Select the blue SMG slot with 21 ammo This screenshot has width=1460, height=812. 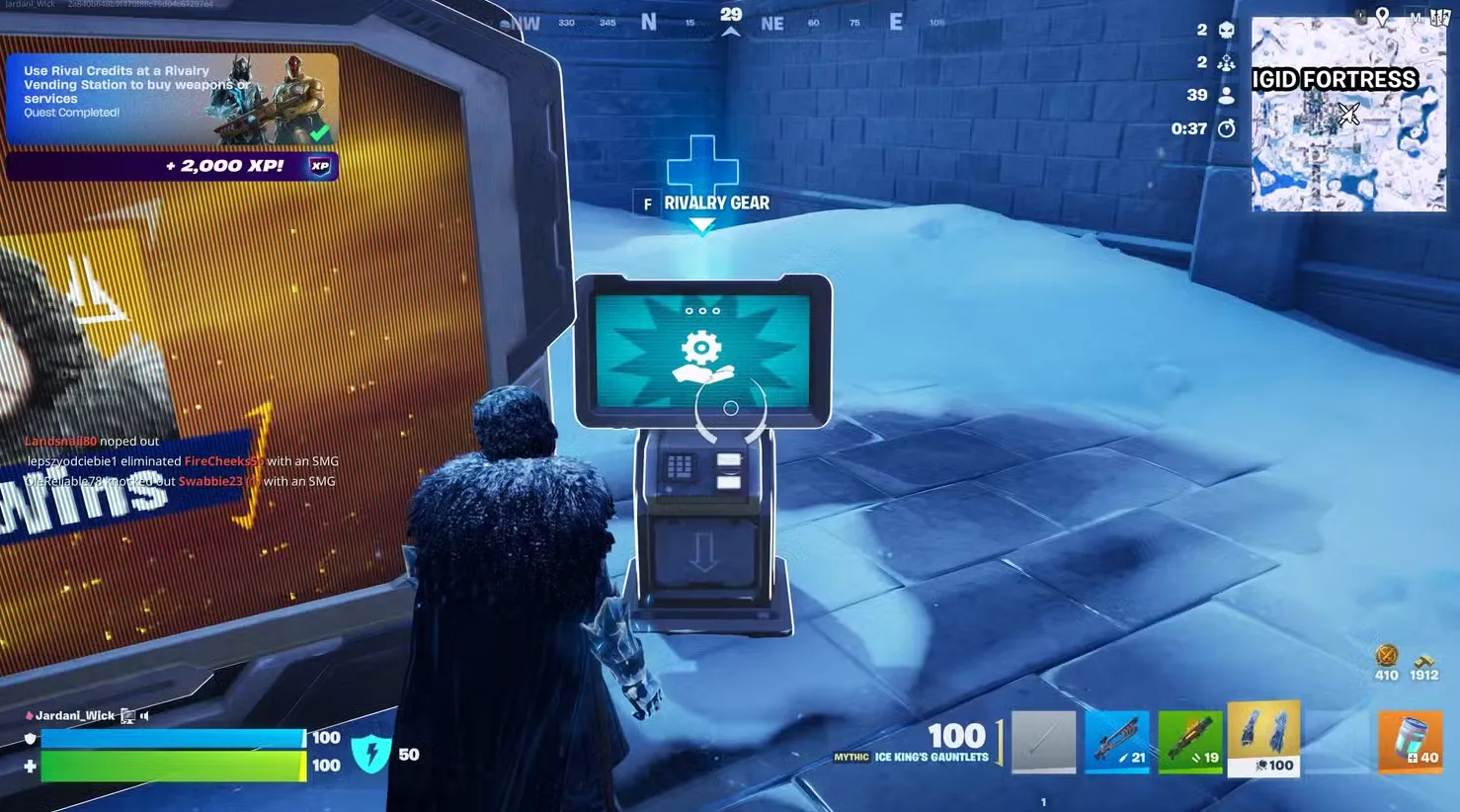click(x=1117, y=739)
